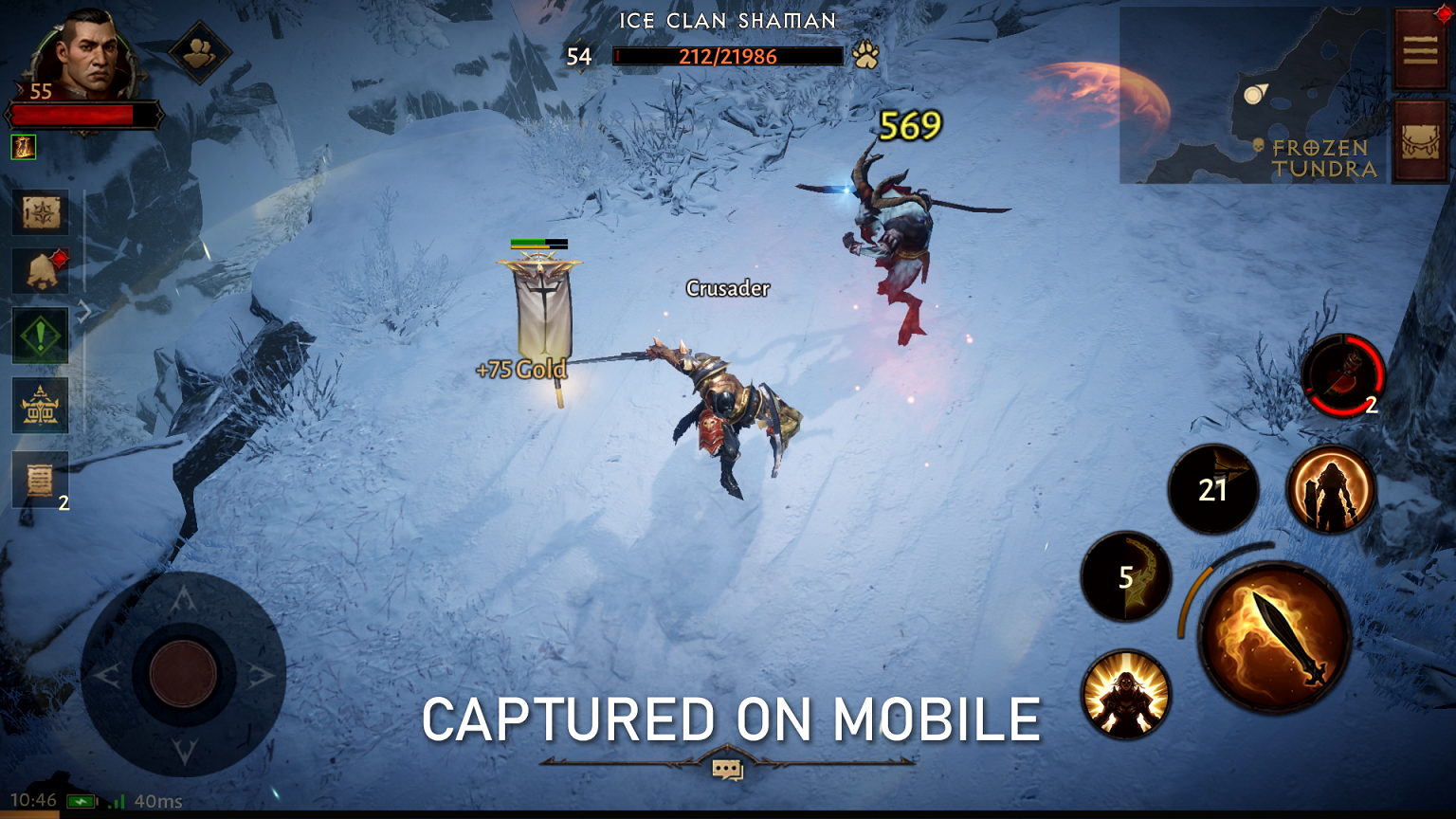Select the star emblem icon in left column
1456x819 pixels.
tap(40, 212)
